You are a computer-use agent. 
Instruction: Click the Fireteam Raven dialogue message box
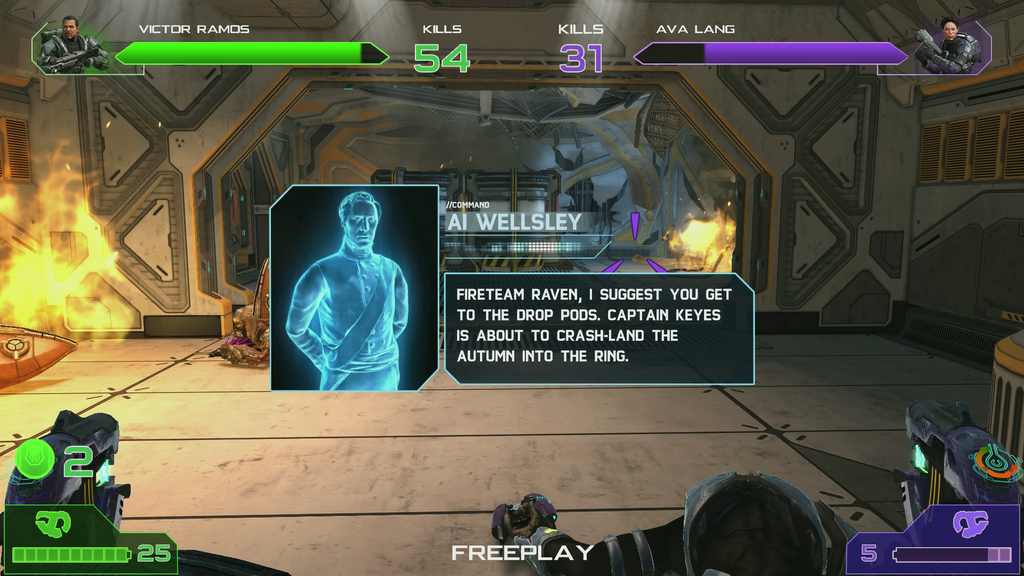coord(598,327)
